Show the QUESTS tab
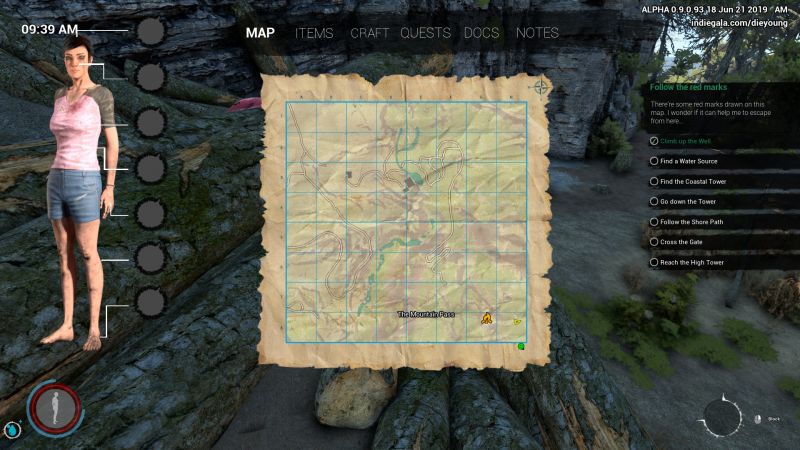The height and width of the screenshot is (450, 800). point(425,33)
